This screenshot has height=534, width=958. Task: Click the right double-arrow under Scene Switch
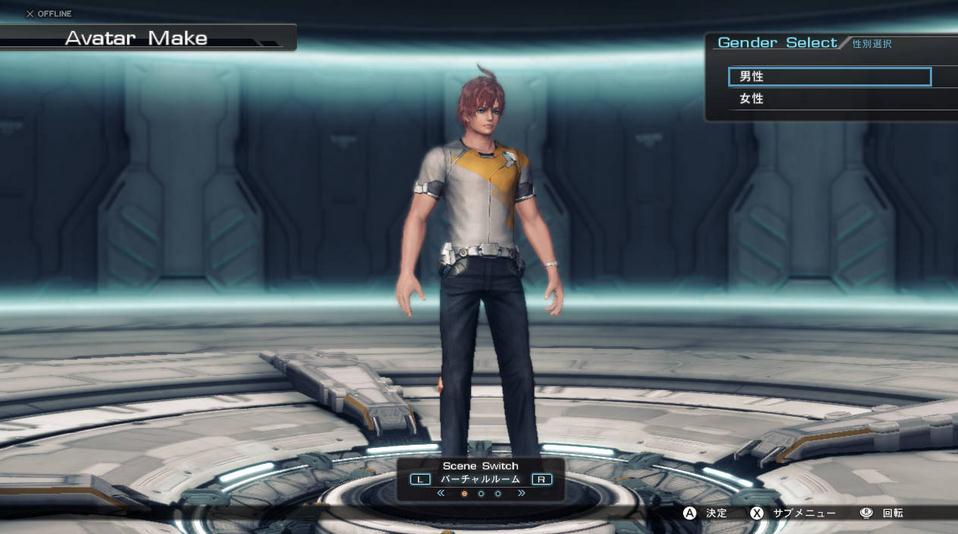coord(521,493)
